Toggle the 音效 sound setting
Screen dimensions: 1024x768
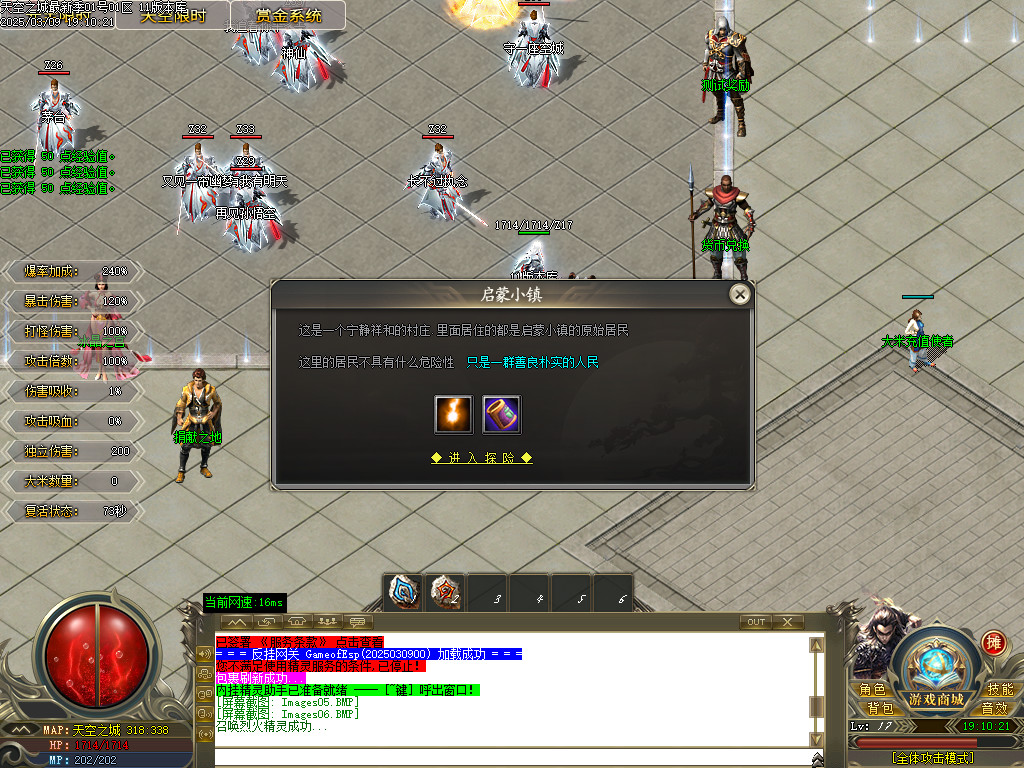pos(994,708)
